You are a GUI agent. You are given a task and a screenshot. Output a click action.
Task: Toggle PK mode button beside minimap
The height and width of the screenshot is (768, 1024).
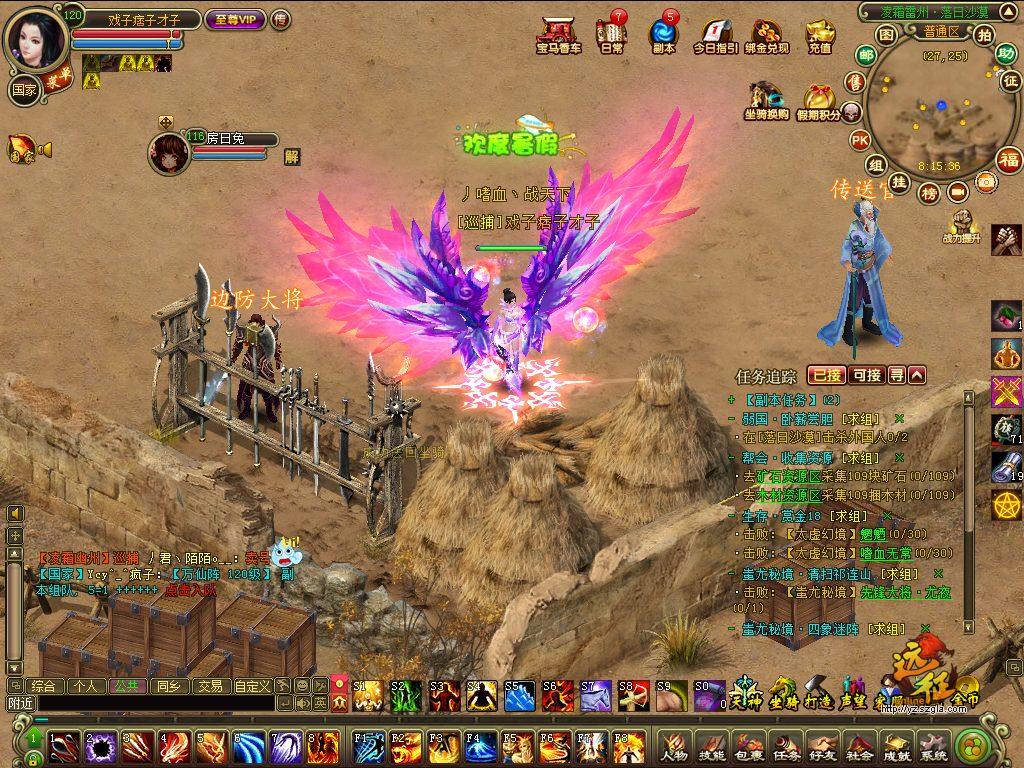coord(859,140)
